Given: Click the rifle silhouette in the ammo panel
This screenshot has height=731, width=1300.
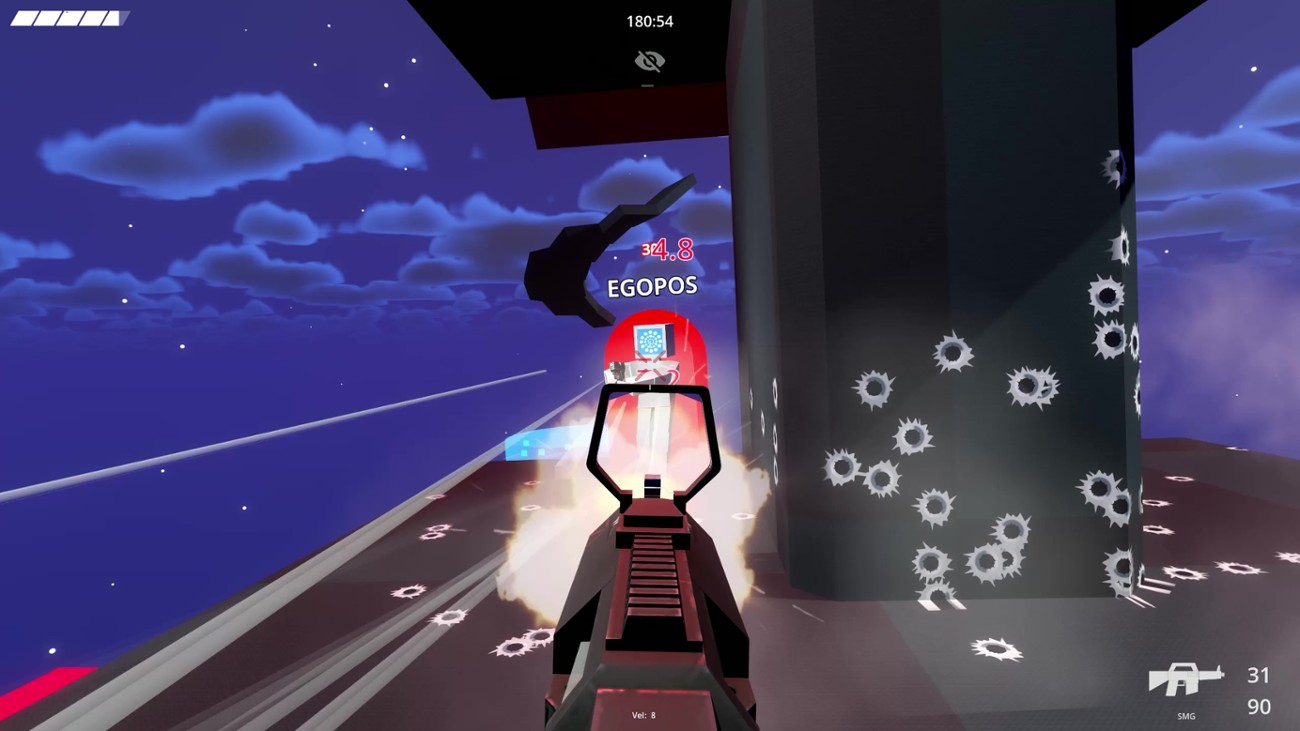Looking at the screenshot, I should pyautogui.click(x=1185, y=680).
